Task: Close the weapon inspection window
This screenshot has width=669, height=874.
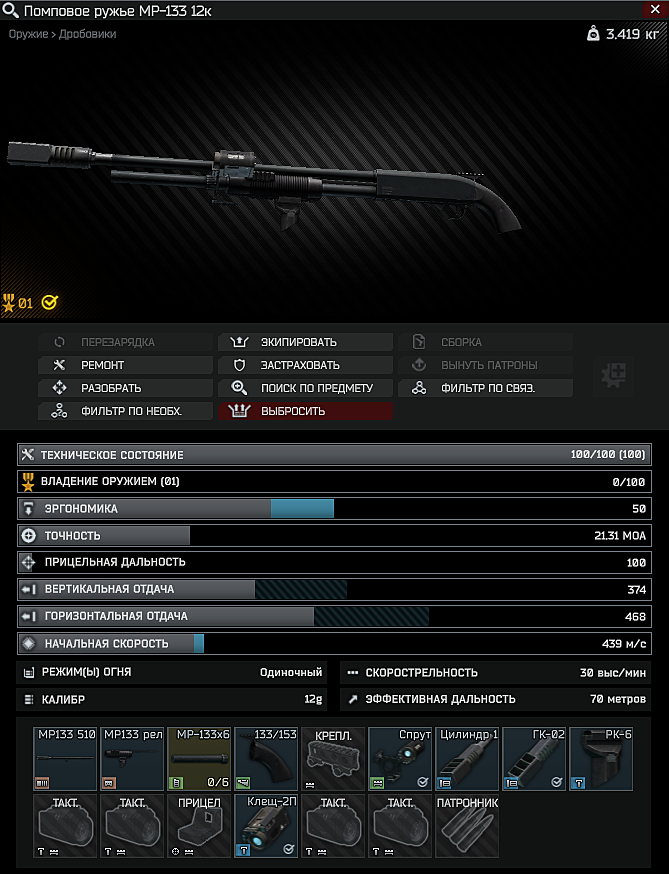Action: [x=655, y=9]
